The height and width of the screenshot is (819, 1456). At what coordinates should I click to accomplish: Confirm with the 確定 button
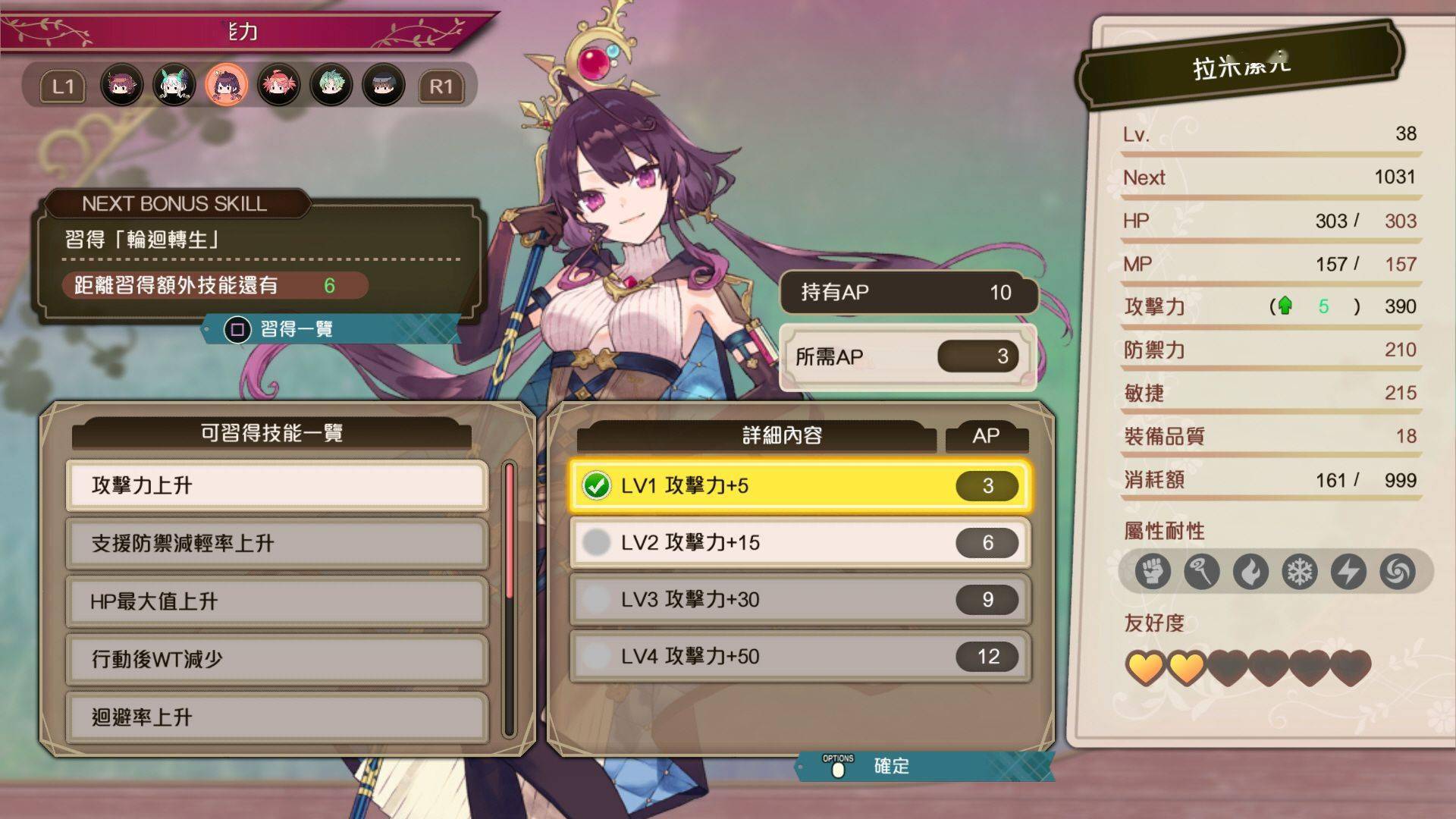(x=890, y=766)
